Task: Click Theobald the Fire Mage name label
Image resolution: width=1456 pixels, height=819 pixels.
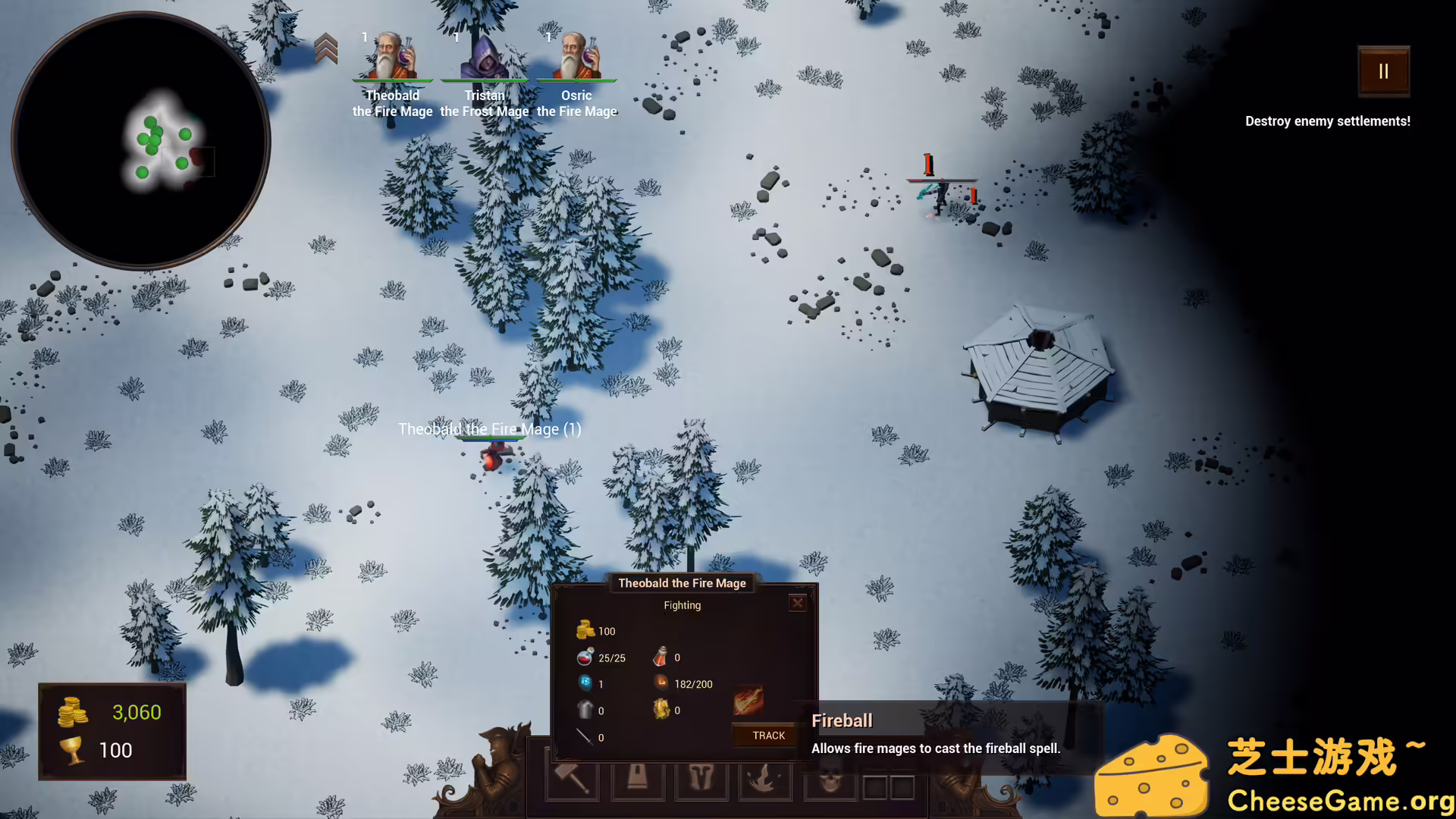Action: pyautogui.click(x=489, y=429)
